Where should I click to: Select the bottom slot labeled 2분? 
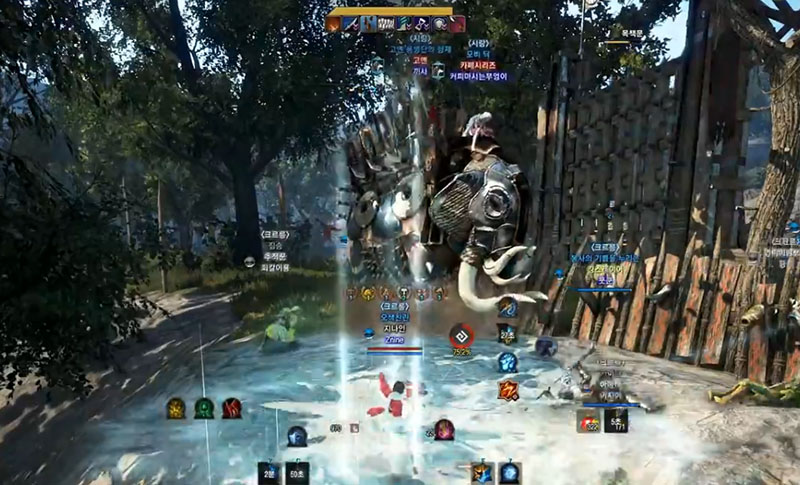(268, 473)
